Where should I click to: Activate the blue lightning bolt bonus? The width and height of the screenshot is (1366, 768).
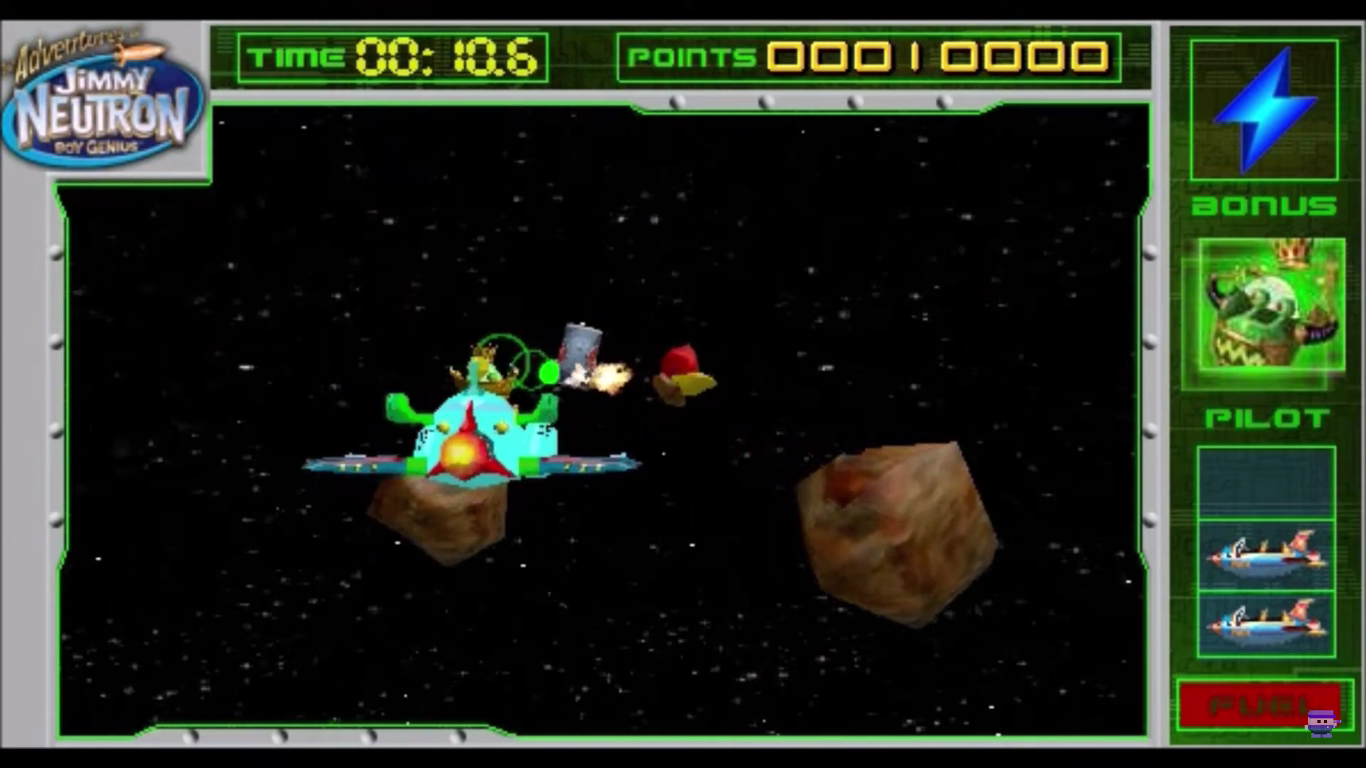point(1264,109)
